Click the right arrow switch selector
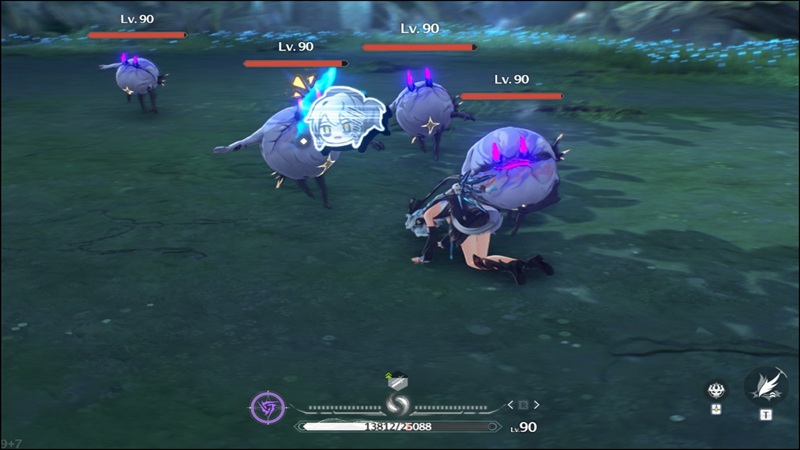This screenshot has height=450, width=800. click(537, 405)
